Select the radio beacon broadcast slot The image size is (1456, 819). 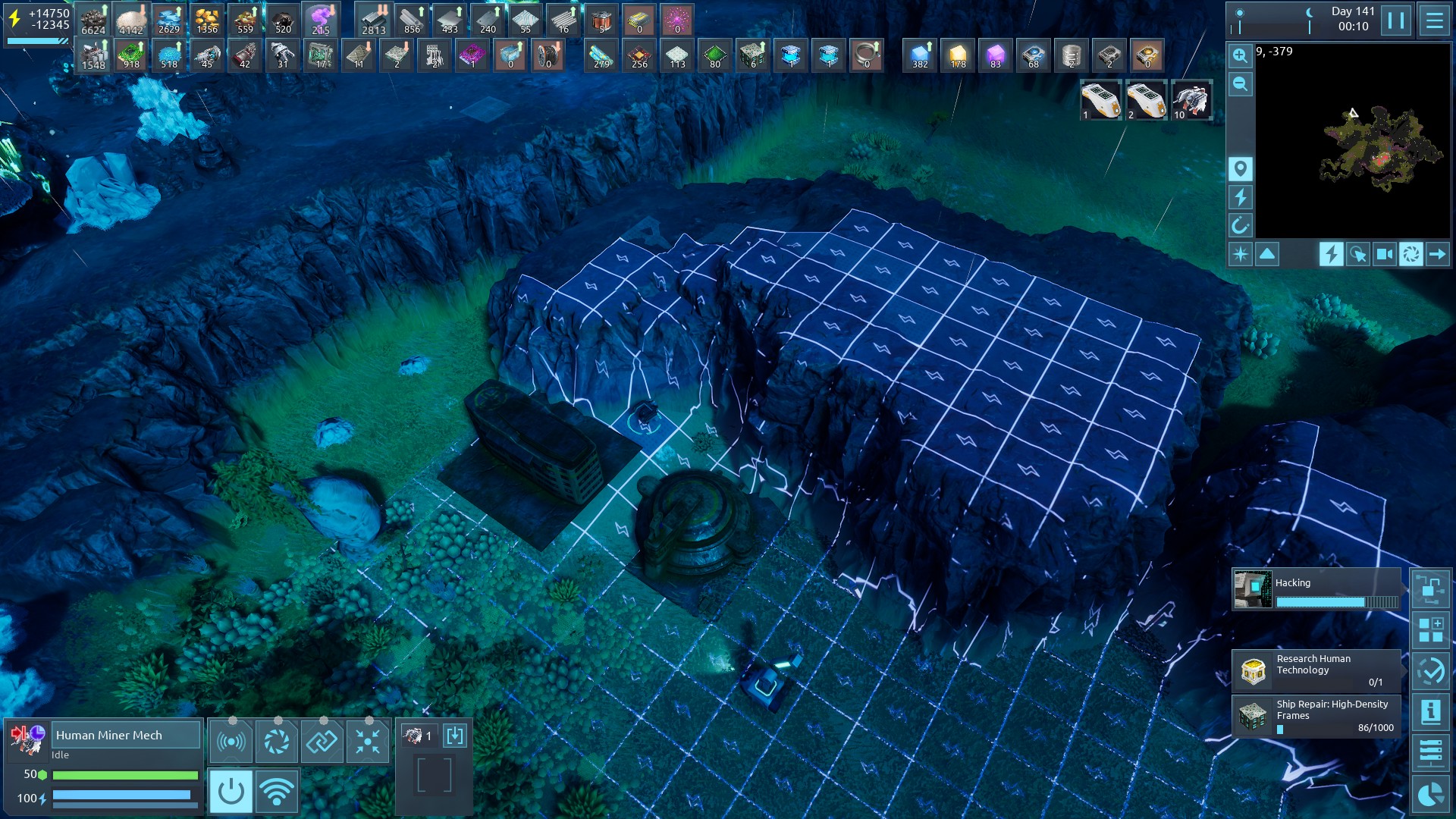[x=231, y=741]
